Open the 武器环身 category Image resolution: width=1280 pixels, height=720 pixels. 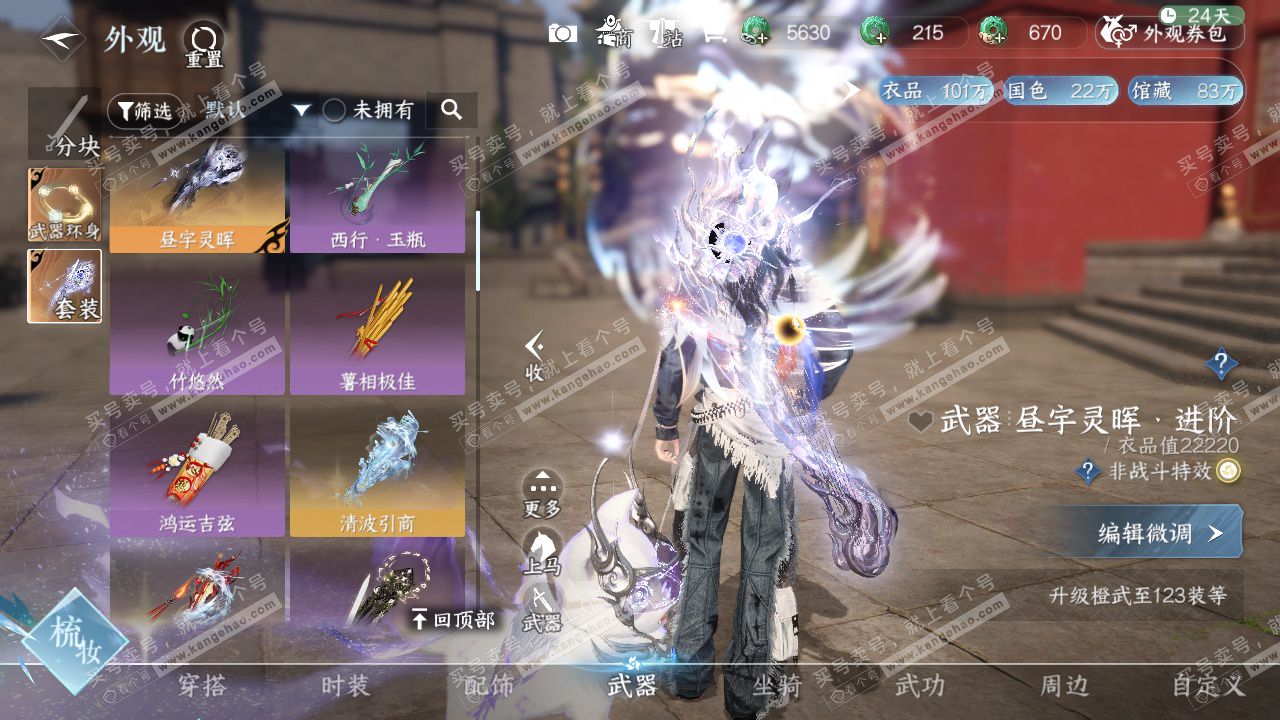[x=64, y=205]
